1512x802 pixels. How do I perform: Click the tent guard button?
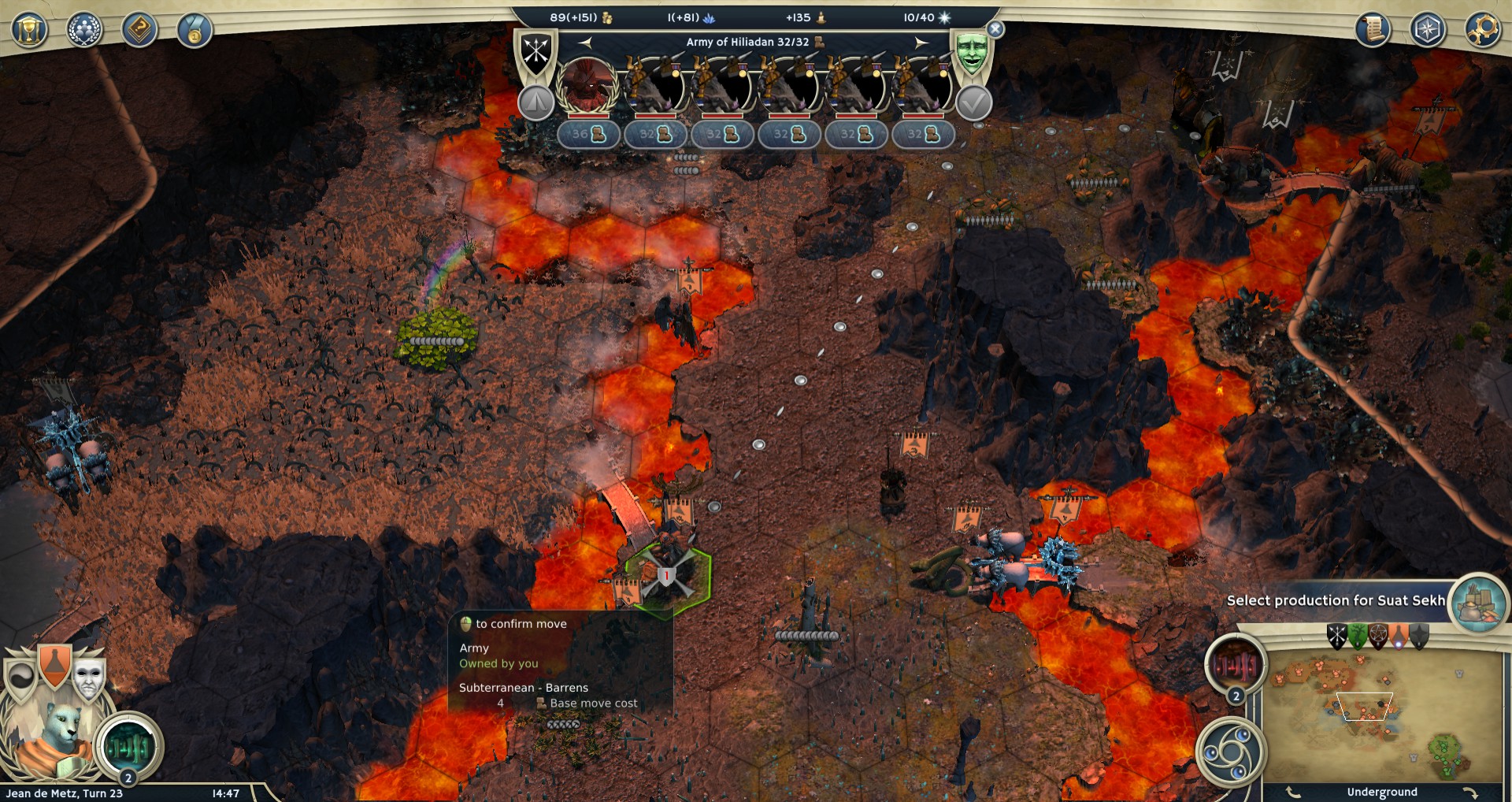click(535, 102)
